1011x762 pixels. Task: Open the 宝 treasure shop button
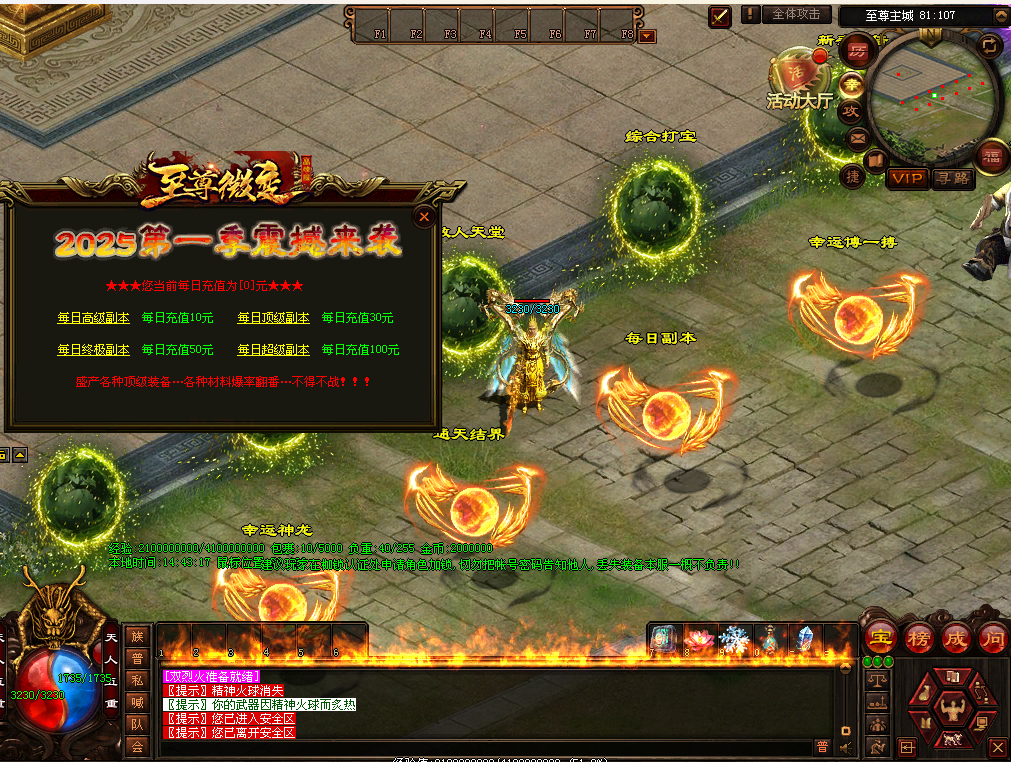[x=880, y=637]
